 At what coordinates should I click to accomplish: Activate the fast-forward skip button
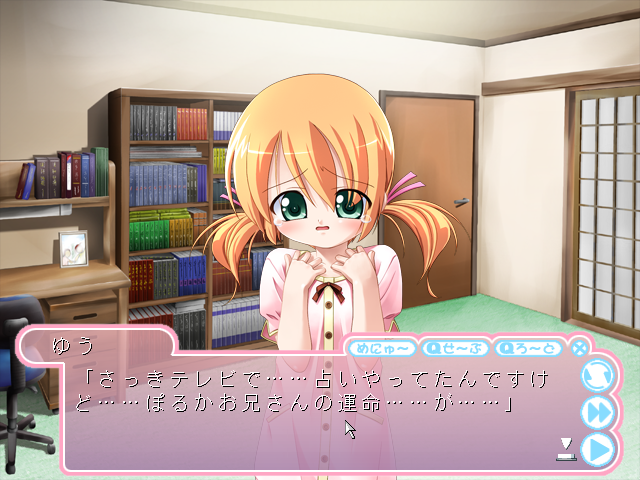[597, 412]
